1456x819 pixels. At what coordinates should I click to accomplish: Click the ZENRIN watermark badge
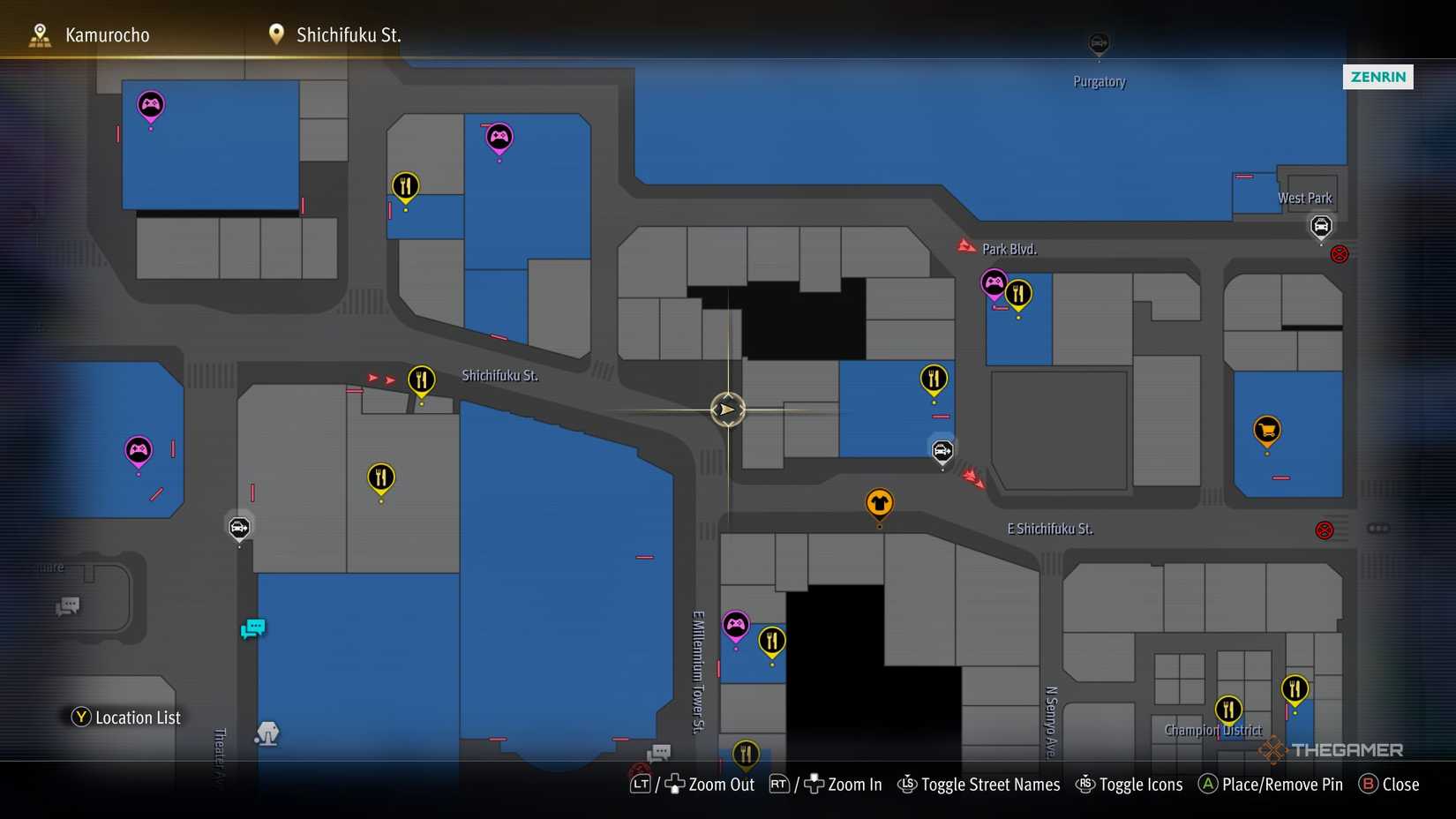click(x=1377, y=77)
